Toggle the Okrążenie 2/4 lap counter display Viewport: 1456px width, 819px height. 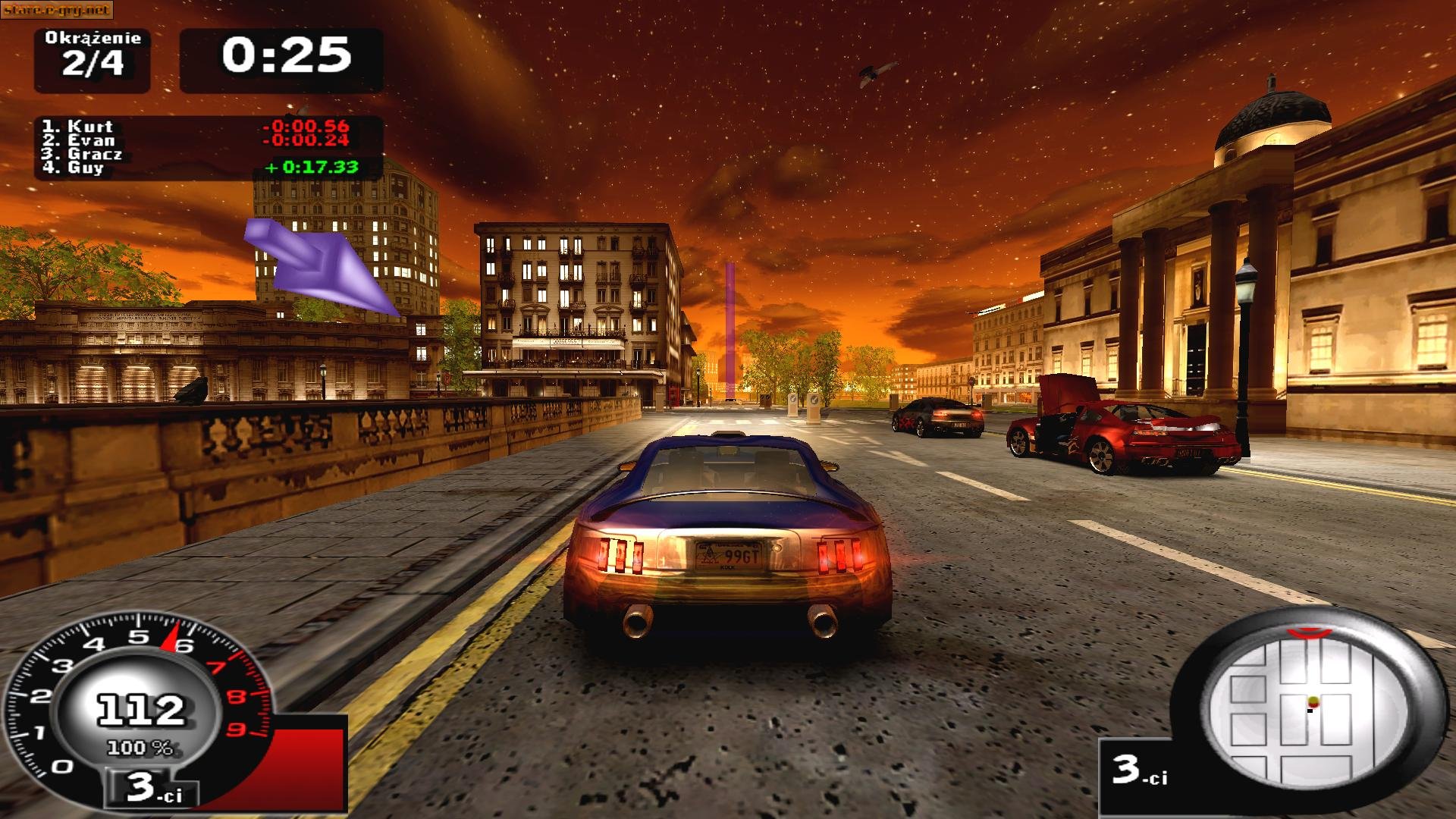pyautogui.click(x=91, y=53)
